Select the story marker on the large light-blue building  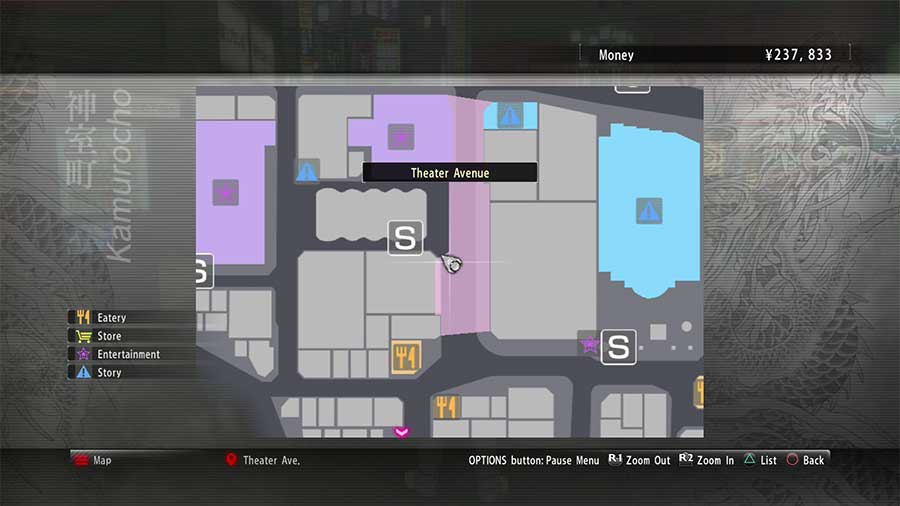coord(649,211)
